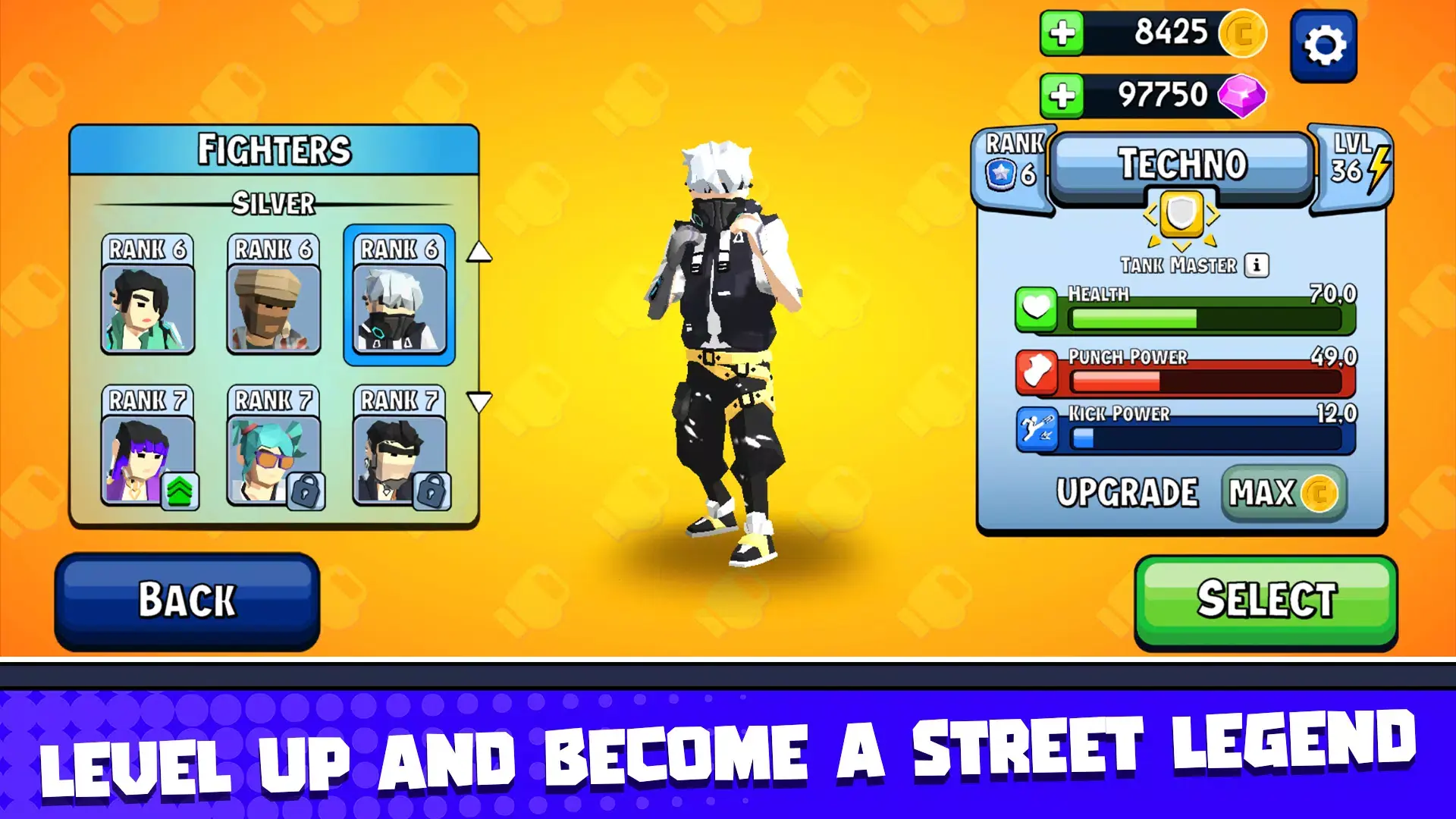Open the Fighters panel header
Image resolution: width=1456 pixels, height=819 pixels.
[x=275, y=149]
